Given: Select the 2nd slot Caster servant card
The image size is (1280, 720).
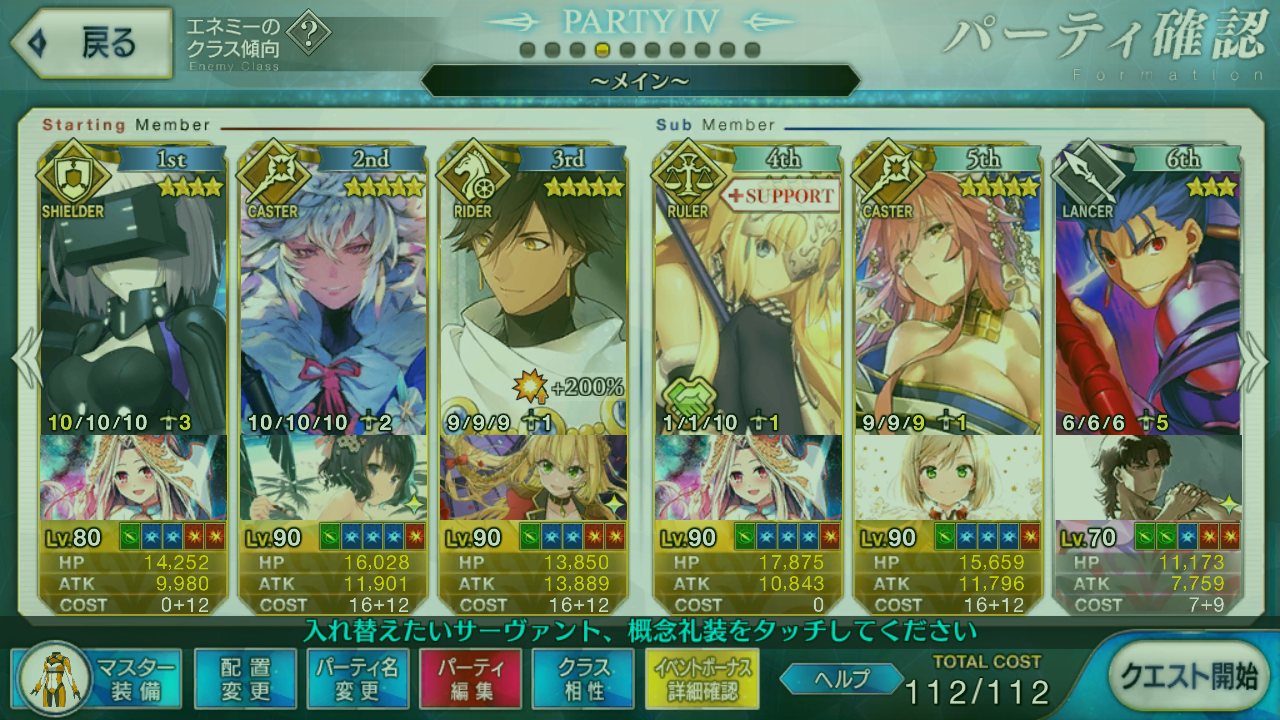Looking at the screenshot, I should pos(334,300).
